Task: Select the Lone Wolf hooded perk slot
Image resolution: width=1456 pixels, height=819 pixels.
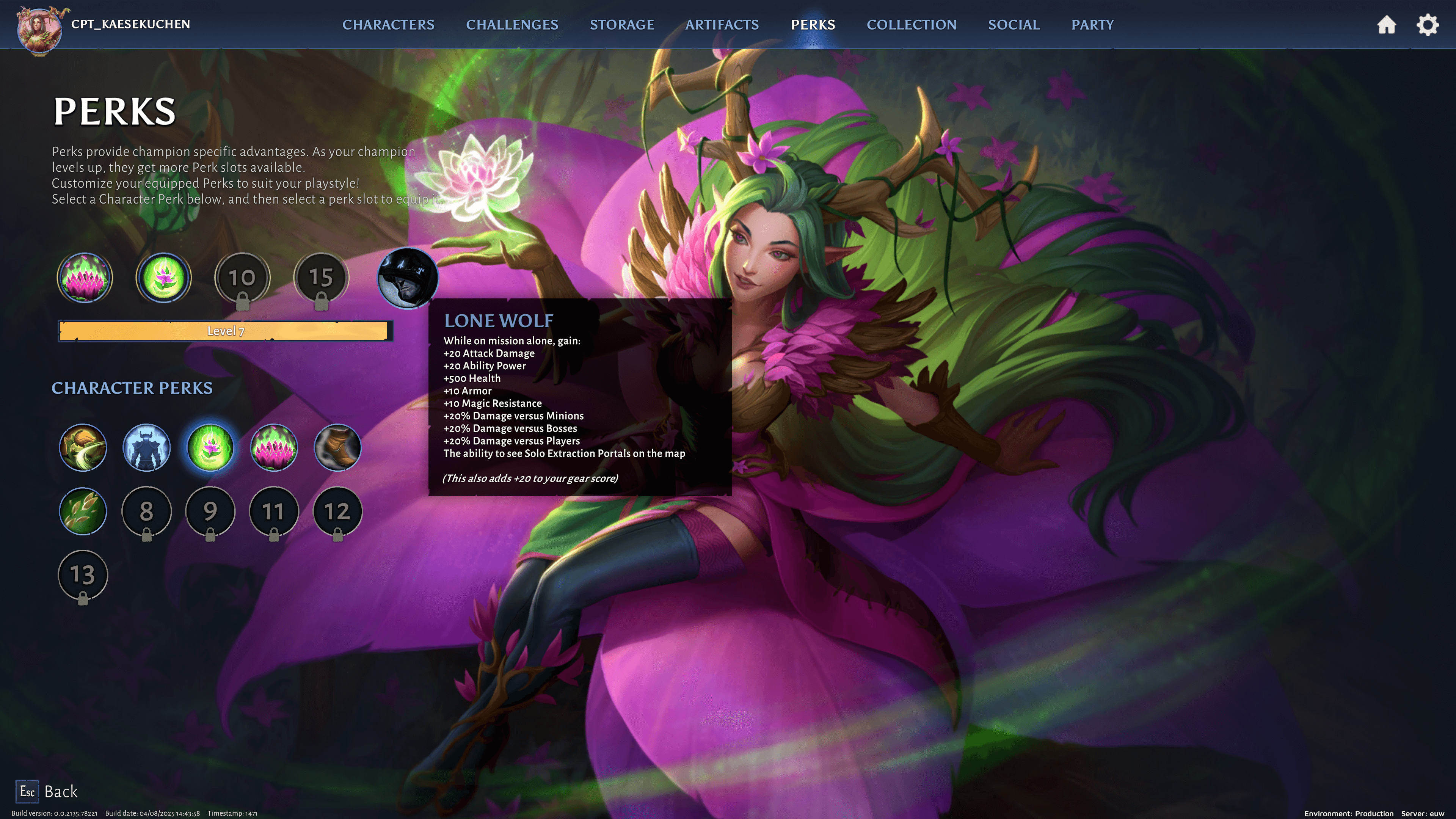Action: (x=407, y=278)
